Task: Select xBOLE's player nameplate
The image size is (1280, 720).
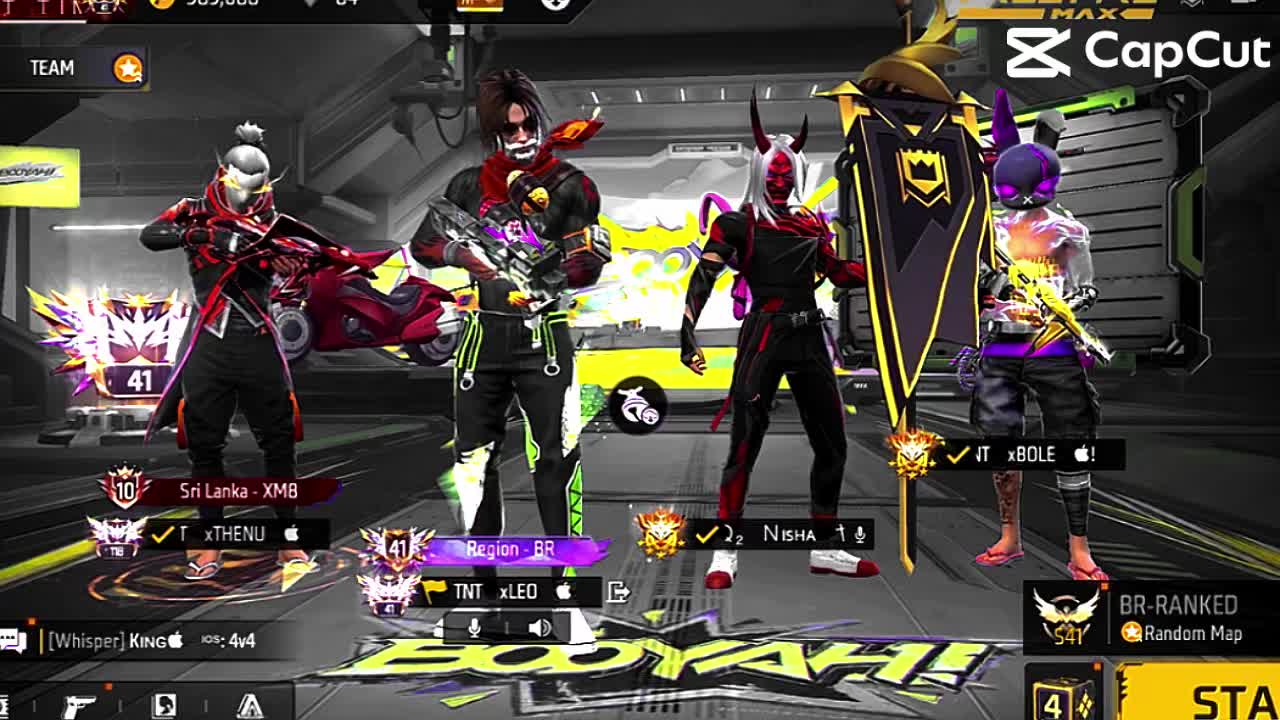Action: pos(1030,455)
